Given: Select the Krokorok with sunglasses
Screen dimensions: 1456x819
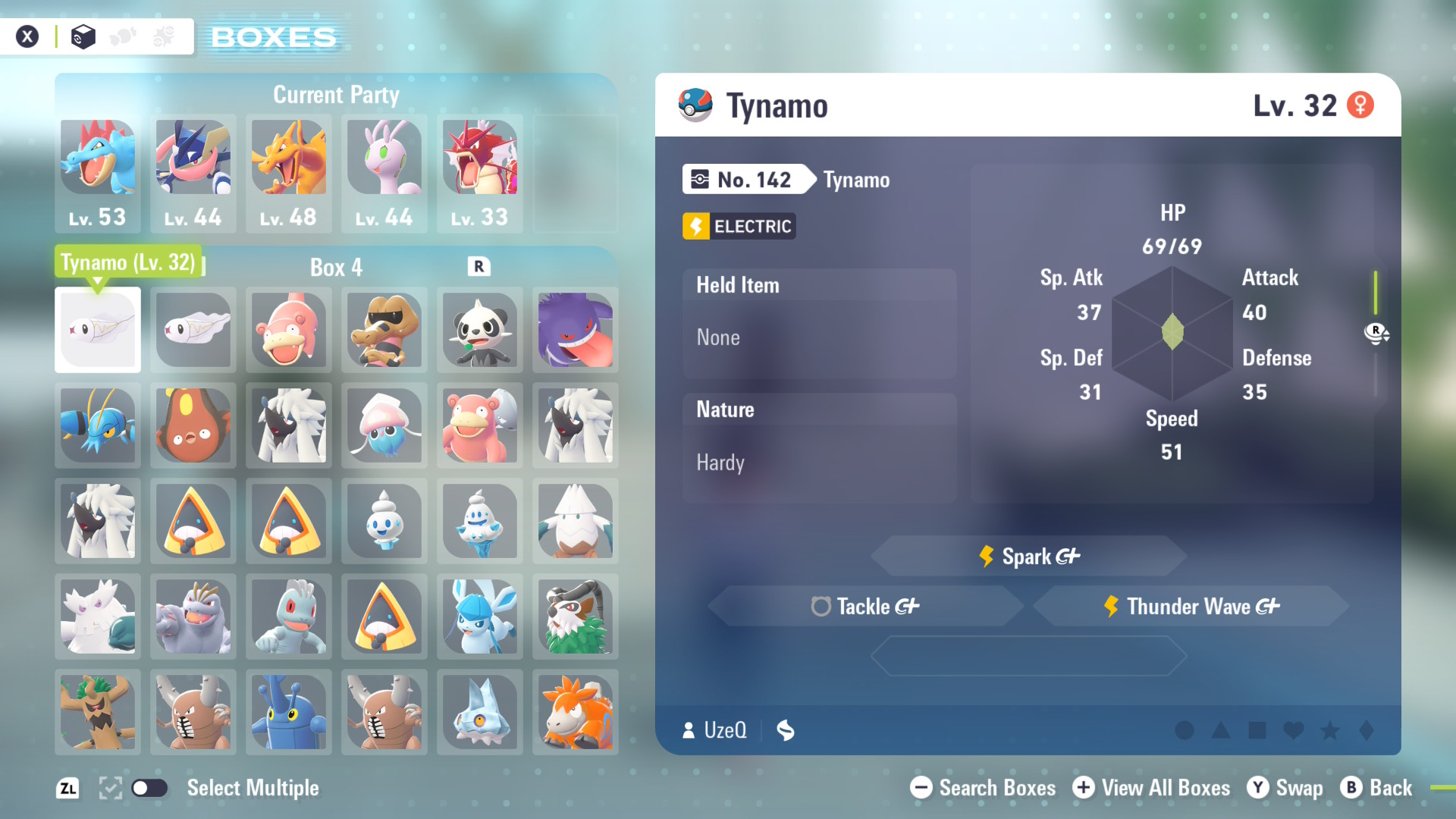Looking at the screenshot, I should (x=384, y=330).
